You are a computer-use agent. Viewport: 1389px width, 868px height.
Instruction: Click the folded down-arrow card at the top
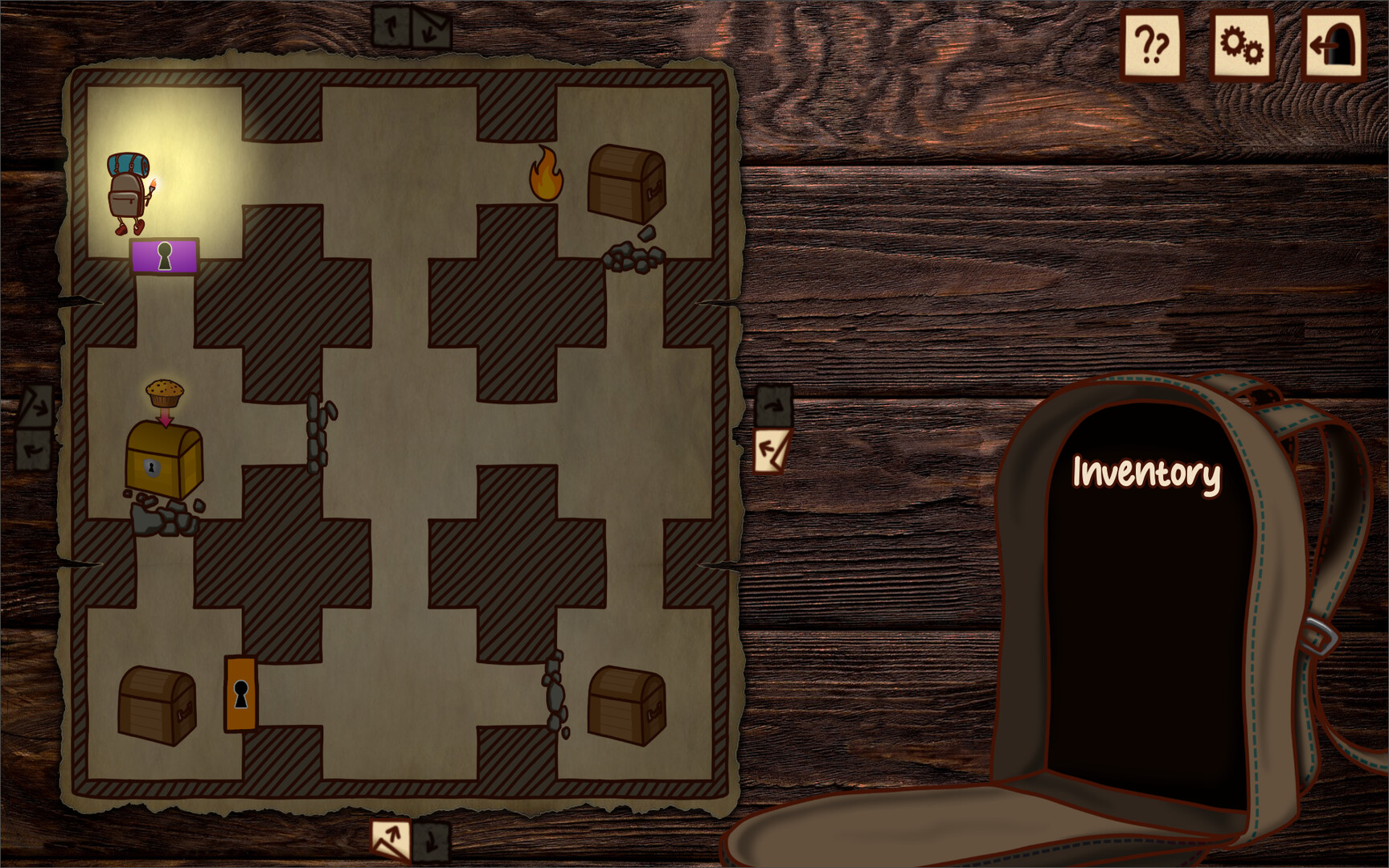(x=431, y=24)
